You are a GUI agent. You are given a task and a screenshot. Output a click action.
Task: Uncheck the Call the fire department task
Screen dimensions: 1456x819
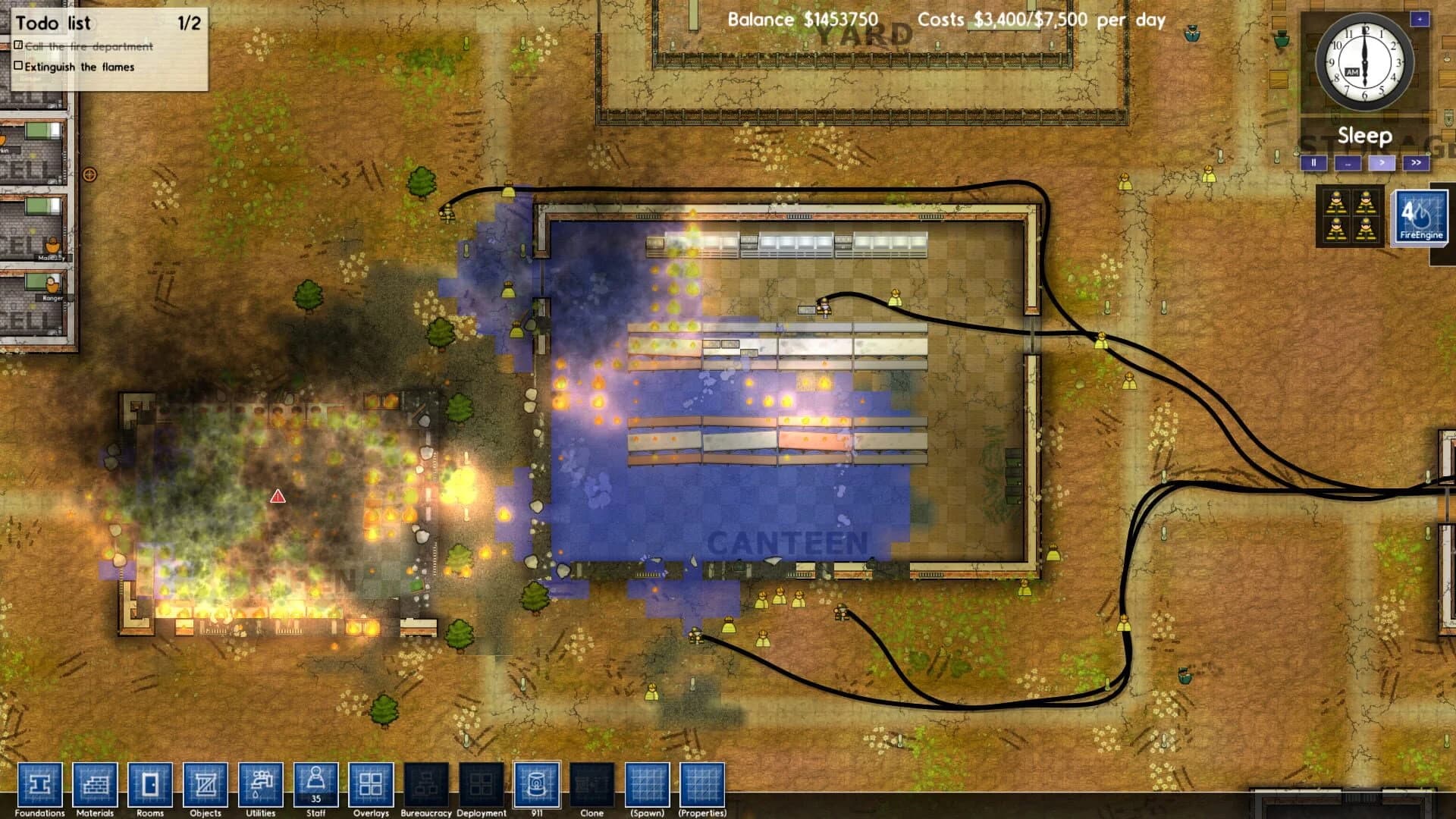18,46
